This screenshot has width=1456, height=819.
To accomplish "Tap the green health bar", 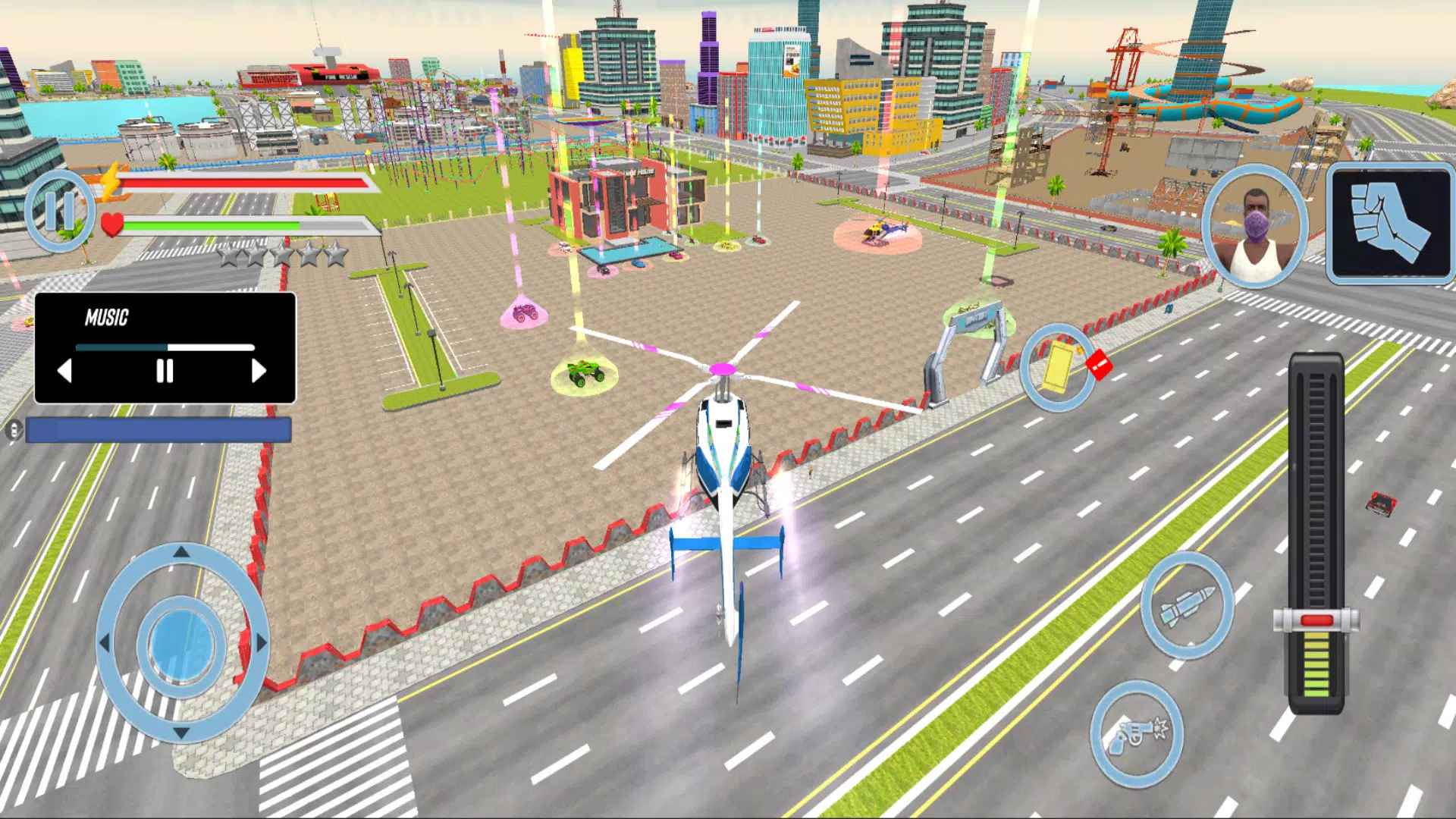I will tap(212, 225).
